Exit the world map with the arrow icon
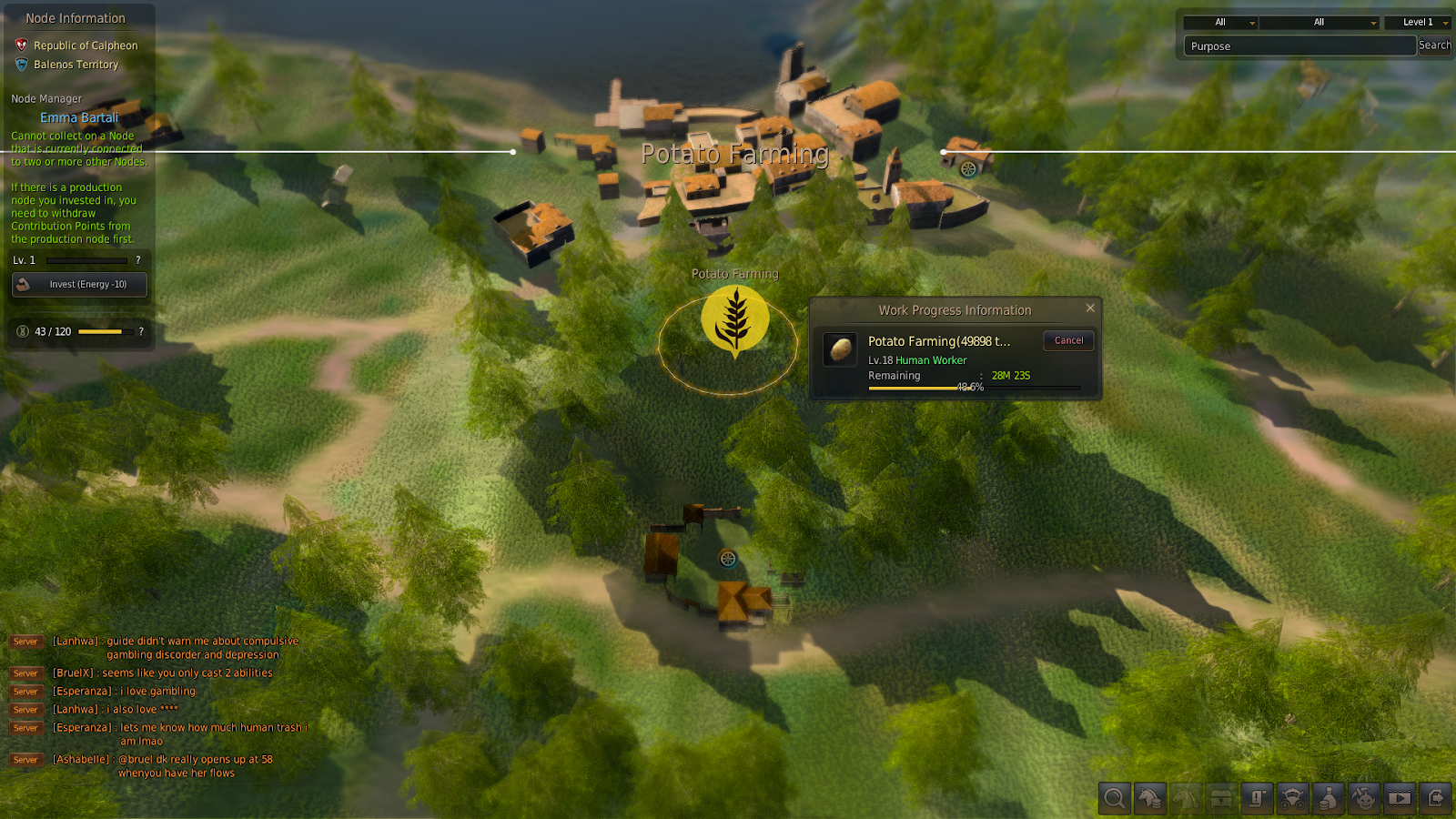Screen dimensions: 1456x819 pos(1435,799)
